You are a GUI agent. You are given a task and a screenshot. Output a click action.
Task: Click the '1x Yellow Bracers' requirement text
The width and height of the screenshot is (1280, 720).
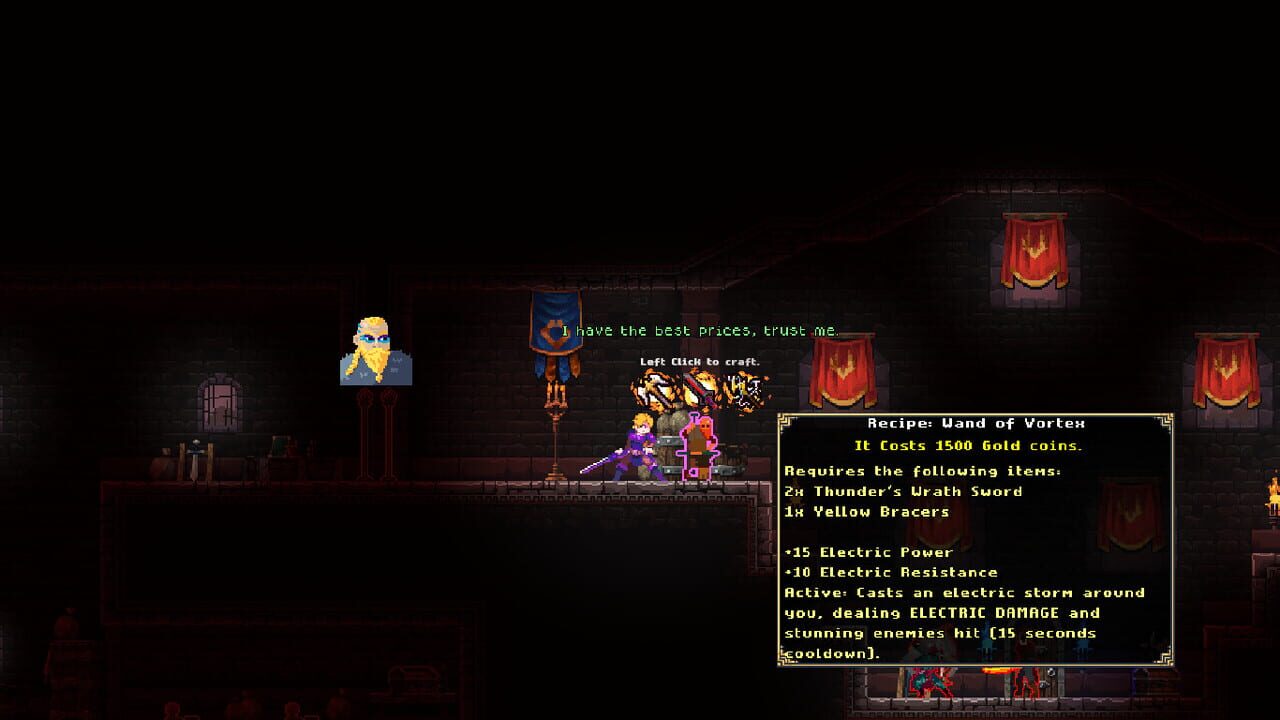(x=866, y=511)
